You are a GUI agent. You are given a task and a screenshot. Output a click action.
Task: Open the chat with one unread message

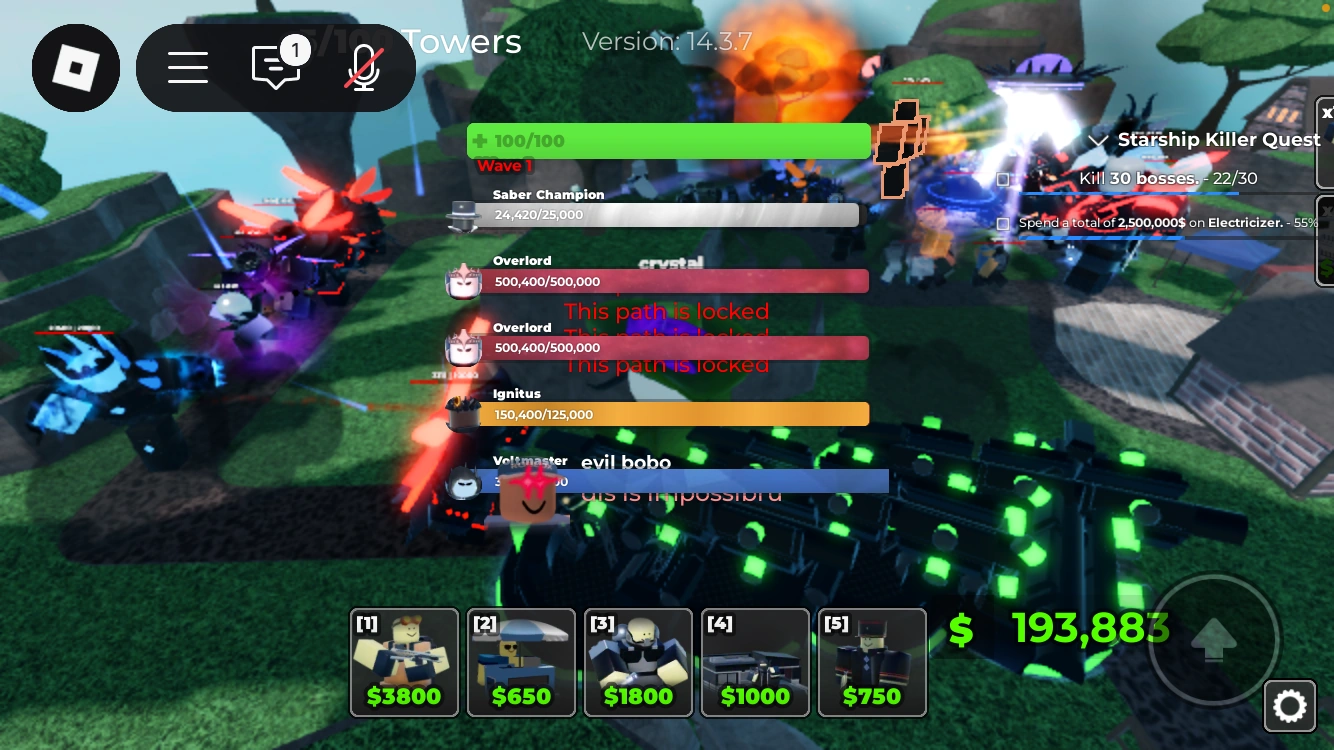(x=275, y=67)
